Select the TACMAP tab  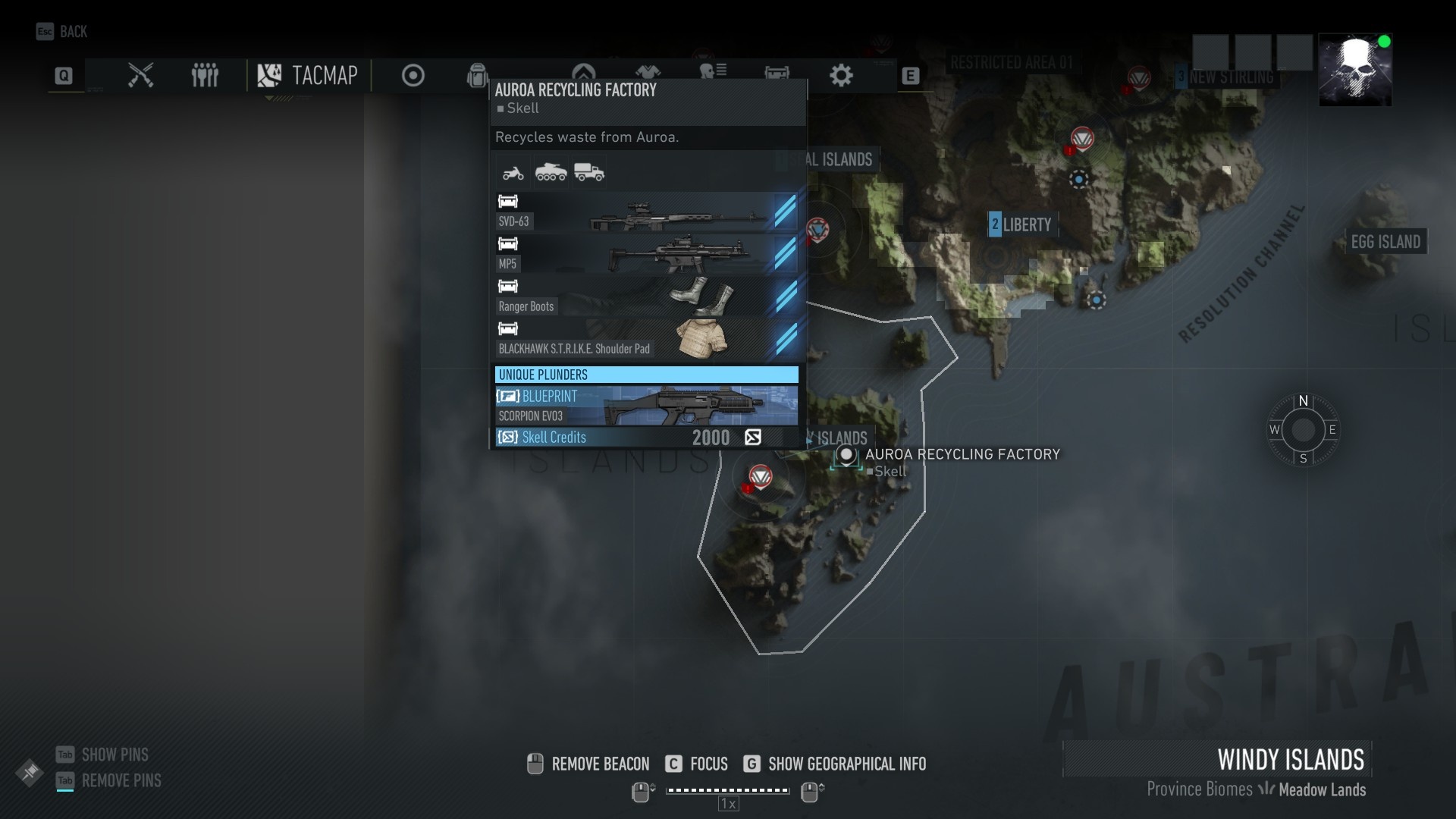pos(308,75)
